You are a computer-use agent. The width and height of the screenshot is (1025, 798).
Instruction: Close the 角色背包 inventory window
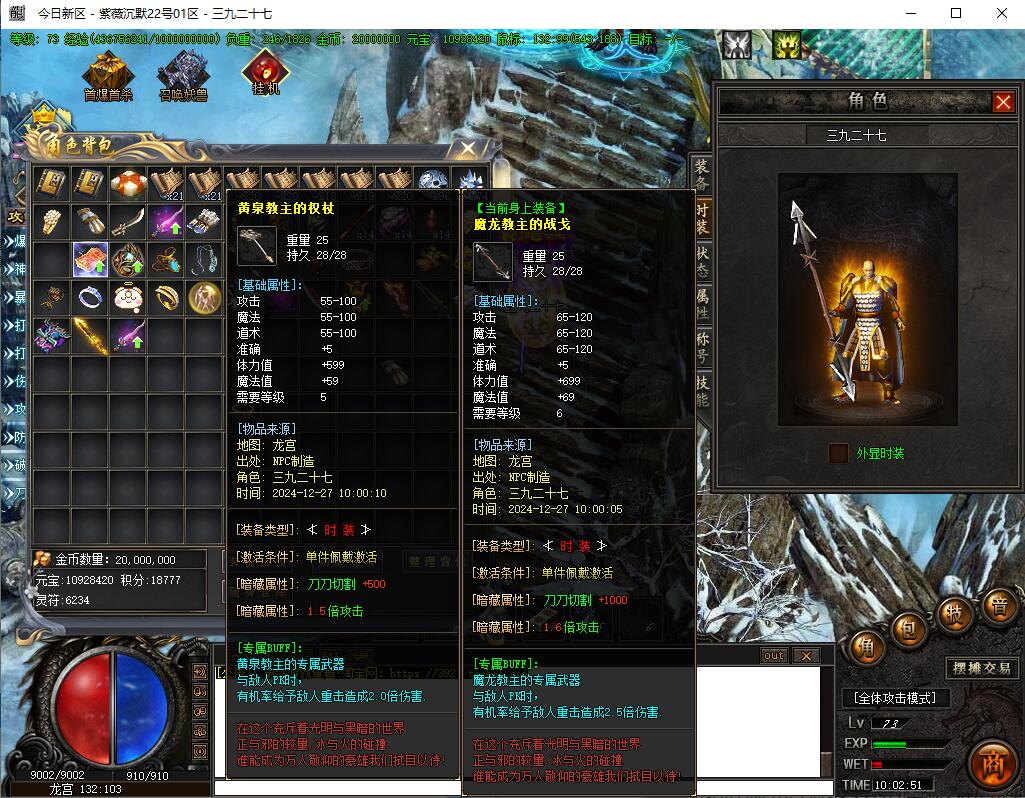pyautogui.click(x=467, y=149)
